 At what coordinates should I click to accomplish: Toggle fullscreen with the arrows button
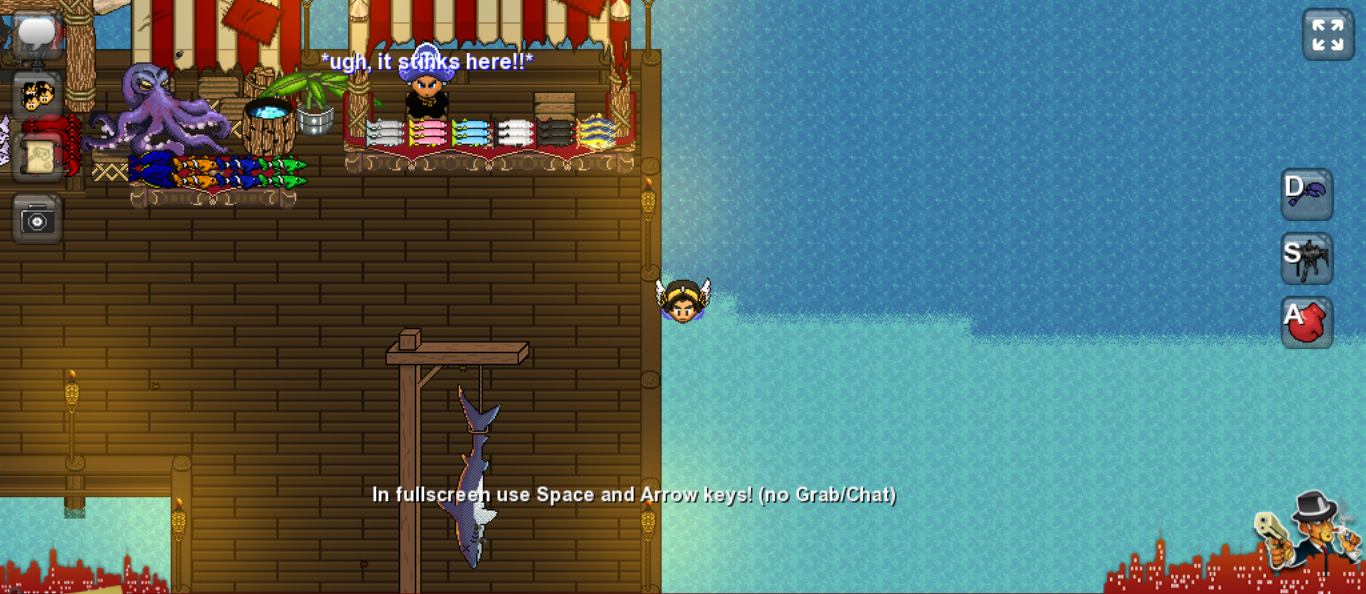tap(1328, 35)
